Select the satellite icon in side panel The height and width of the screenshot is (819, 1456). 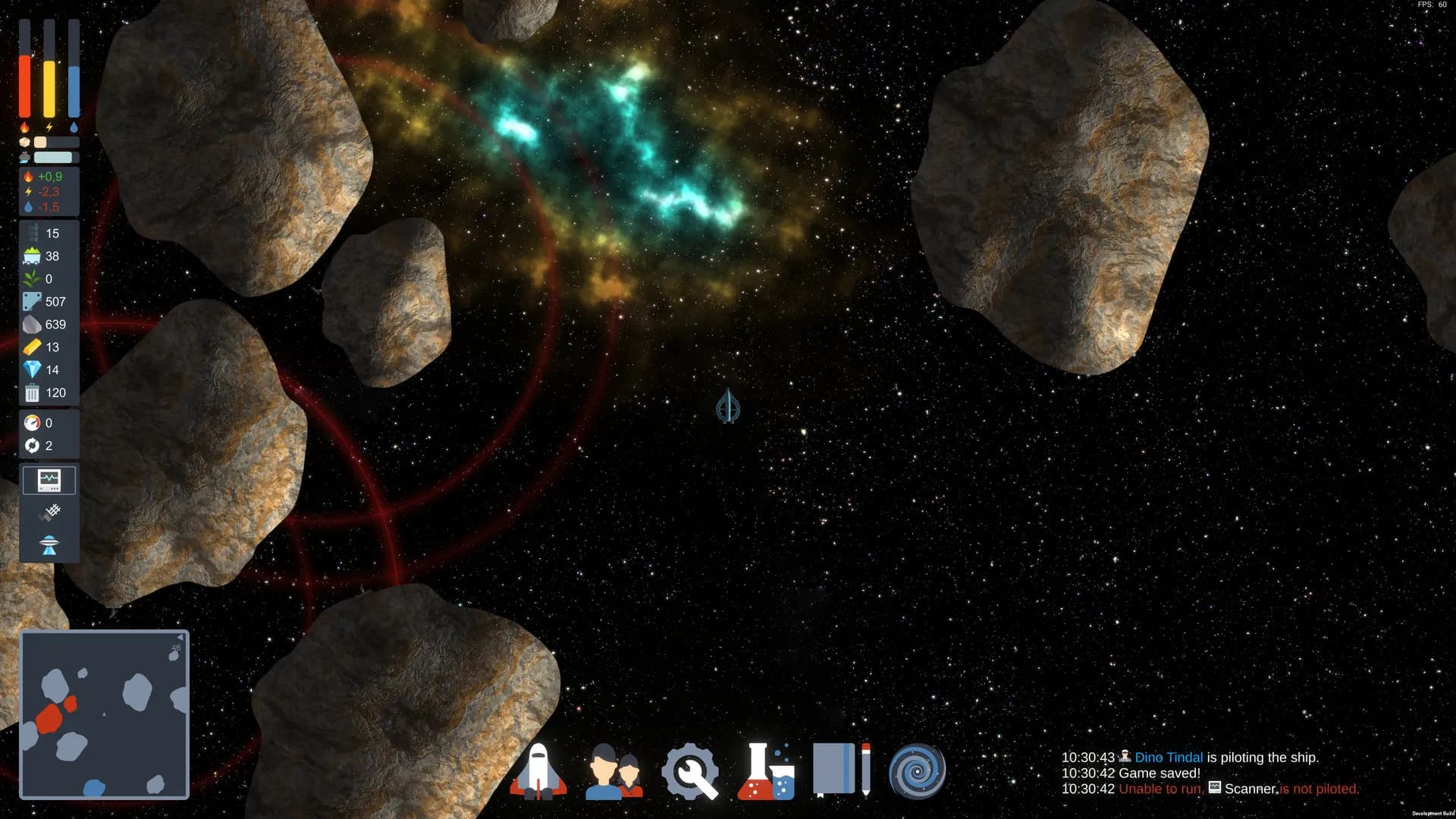tap(49, 513)
